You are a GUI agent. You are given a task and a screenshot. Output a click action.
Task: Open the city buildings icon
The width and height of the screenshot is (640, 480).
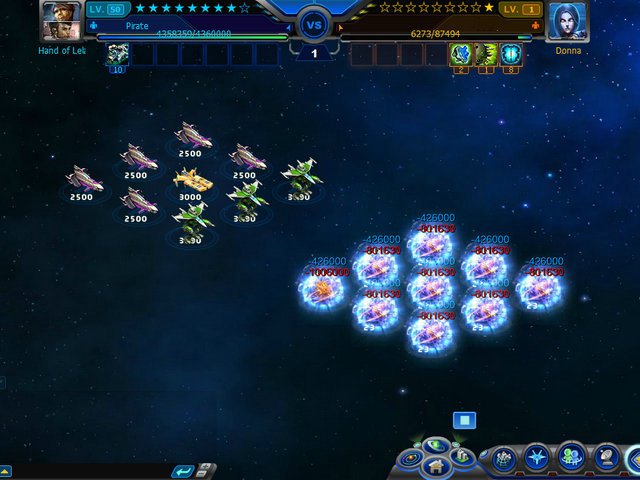pyautogui.click(x=458, y=457)
